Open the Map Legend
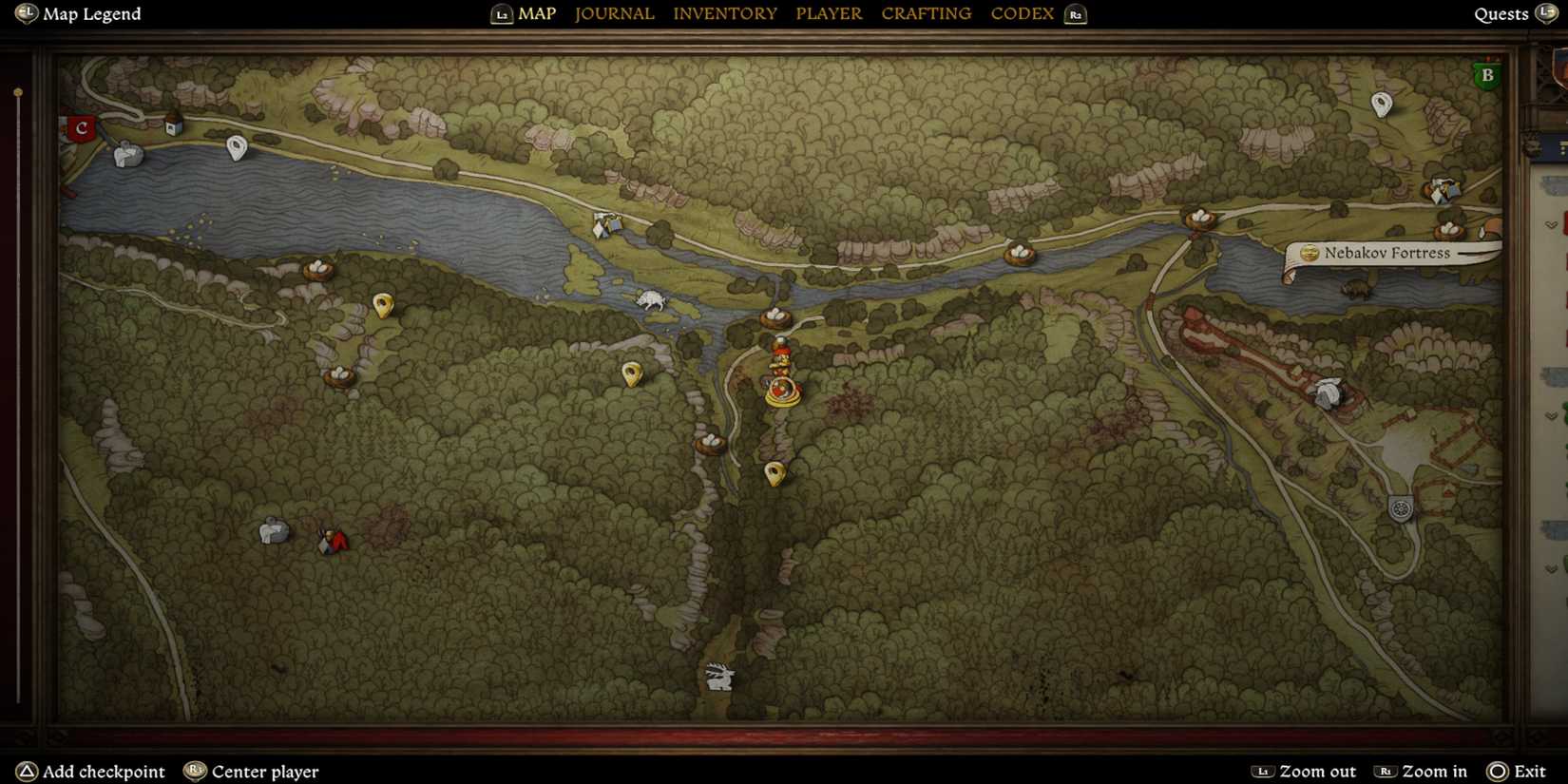 (76, 13)
